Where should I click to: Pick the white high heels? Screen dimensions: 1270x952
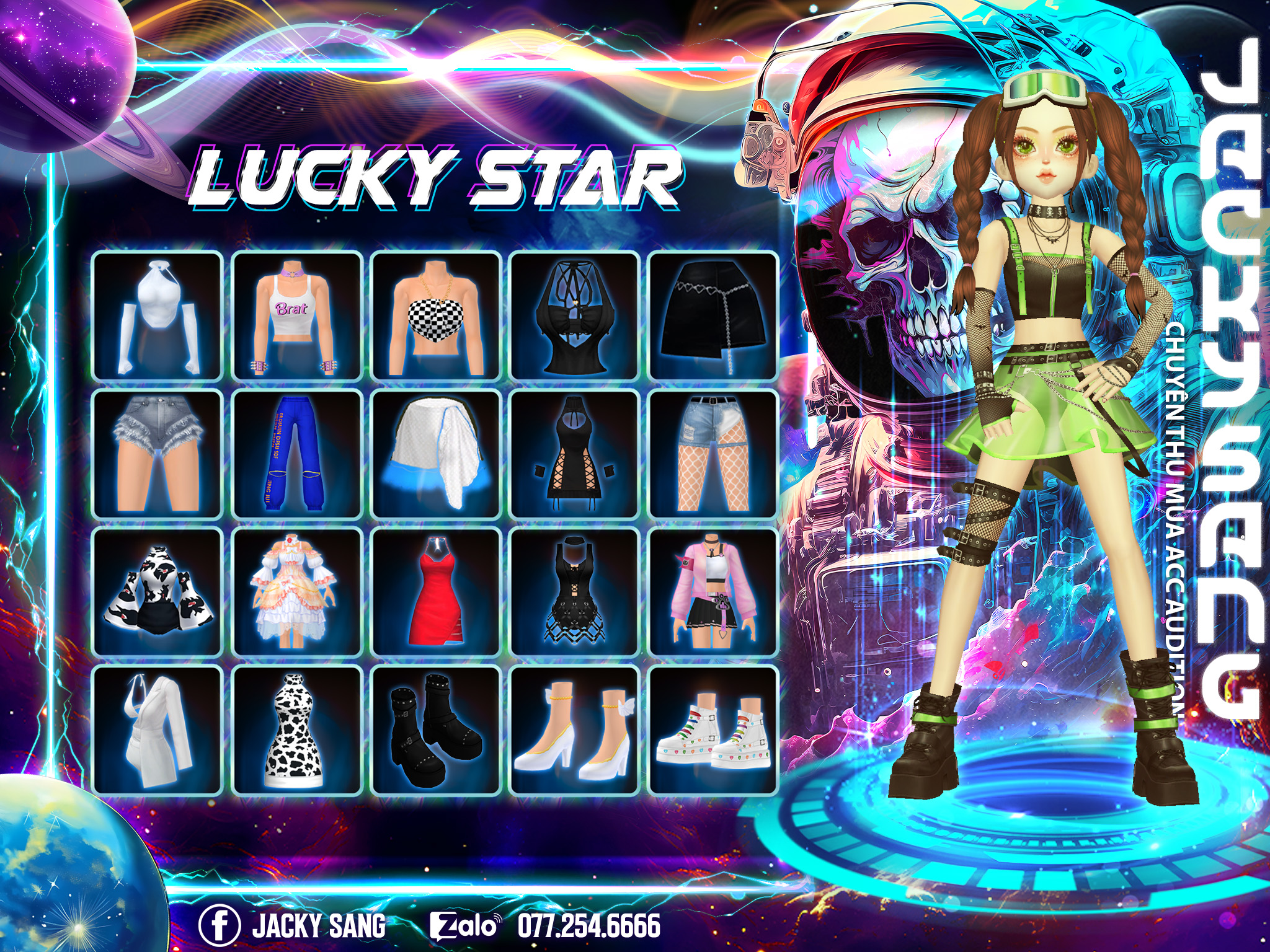point(574,730)
